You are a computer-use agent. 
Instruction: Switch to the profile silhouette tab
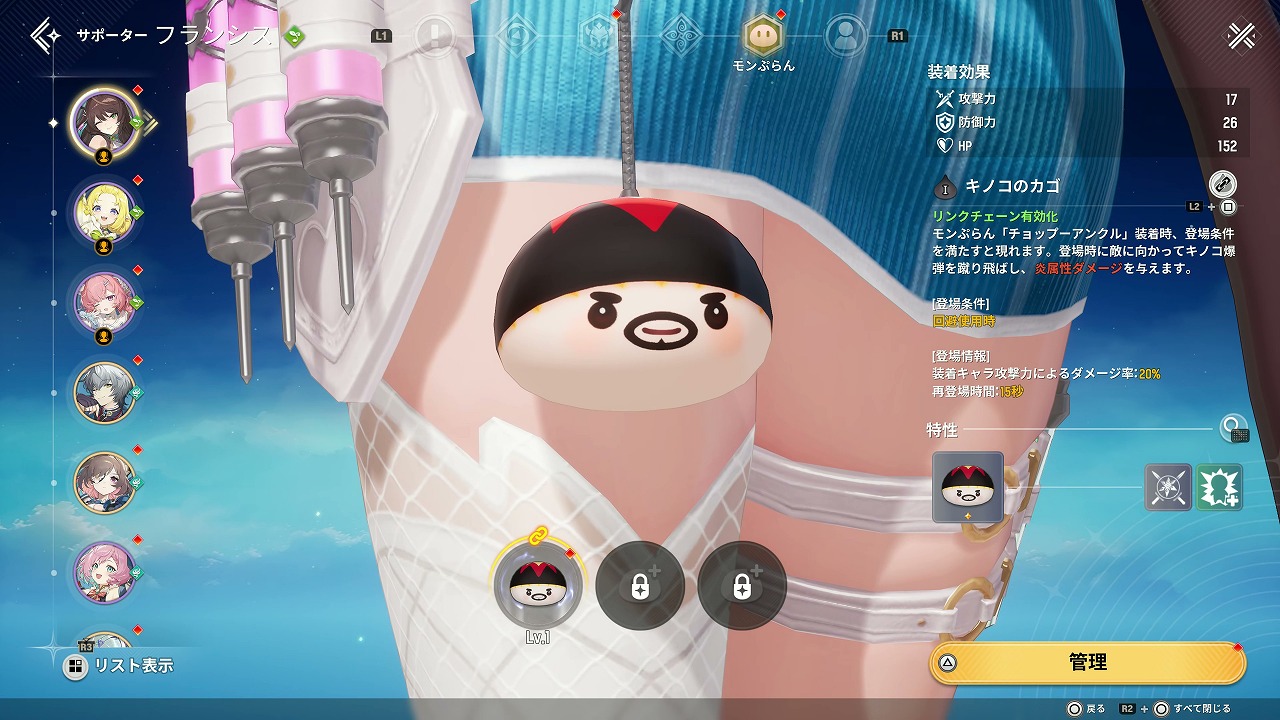(x=845, y=36)
